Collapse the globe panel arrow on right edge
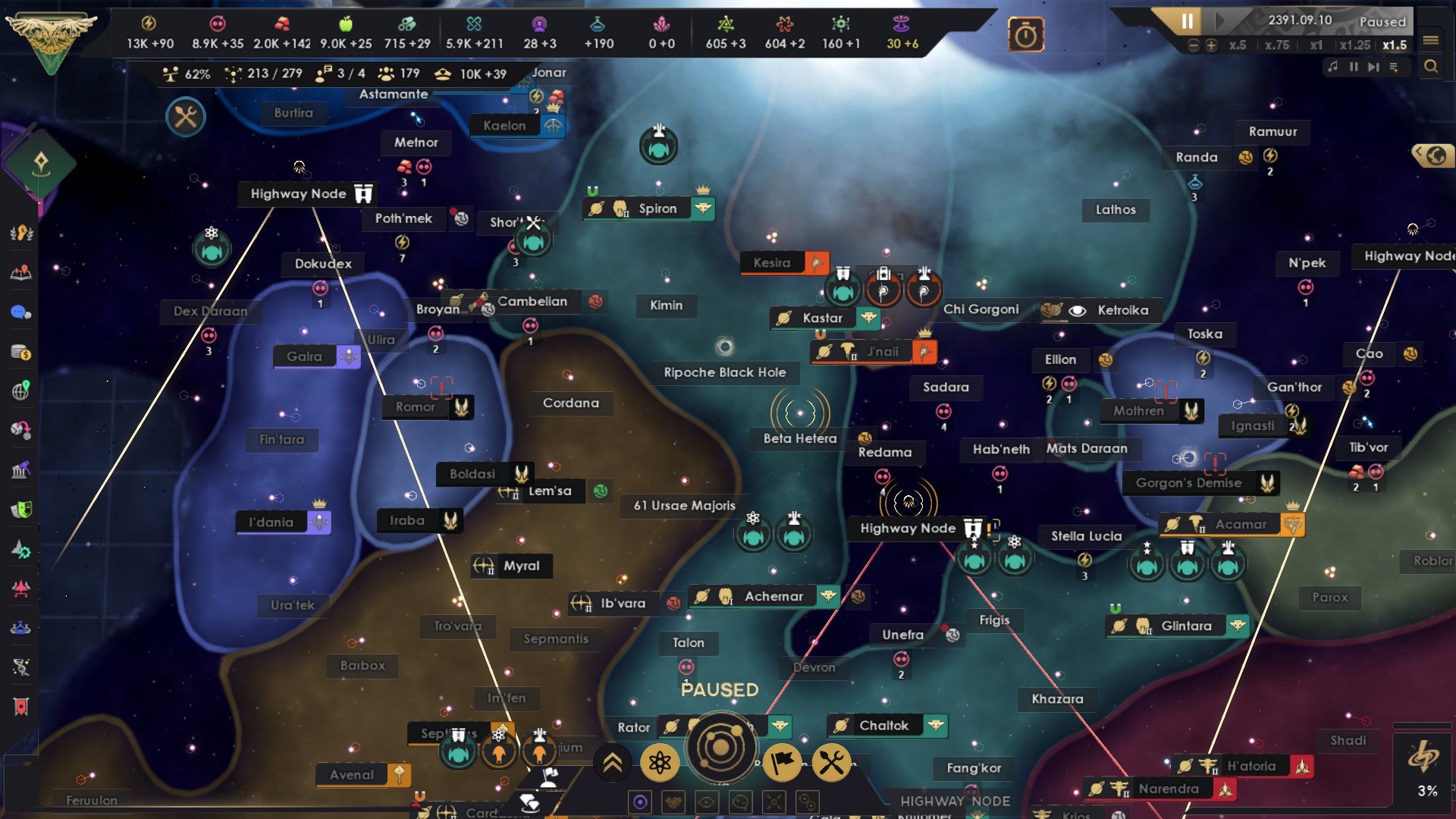The image size is (1456, 819). click(1420, 152)
